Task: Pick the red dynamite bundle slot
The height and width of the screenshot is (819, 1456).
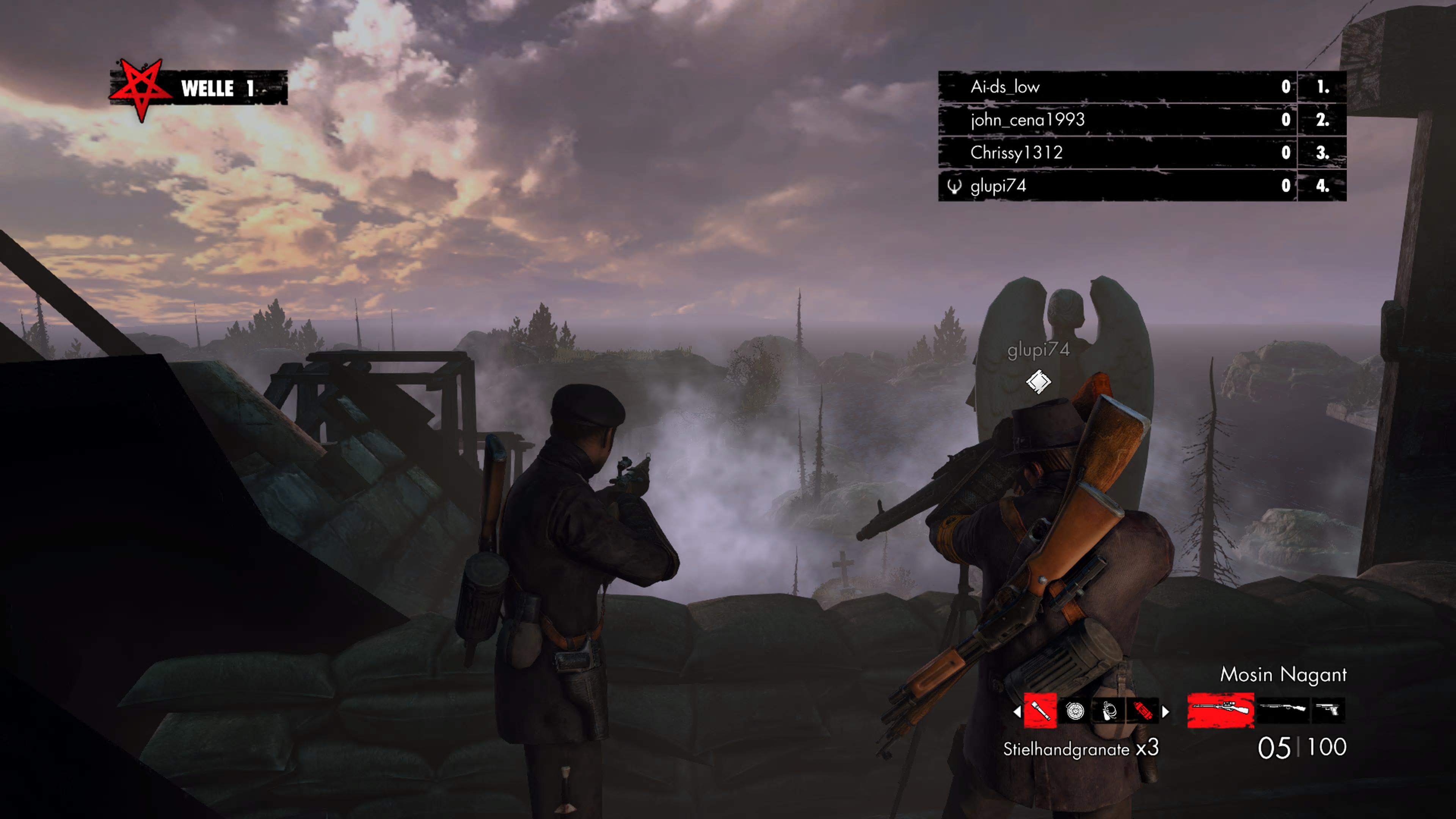Action: click(x=1142, y=711)
